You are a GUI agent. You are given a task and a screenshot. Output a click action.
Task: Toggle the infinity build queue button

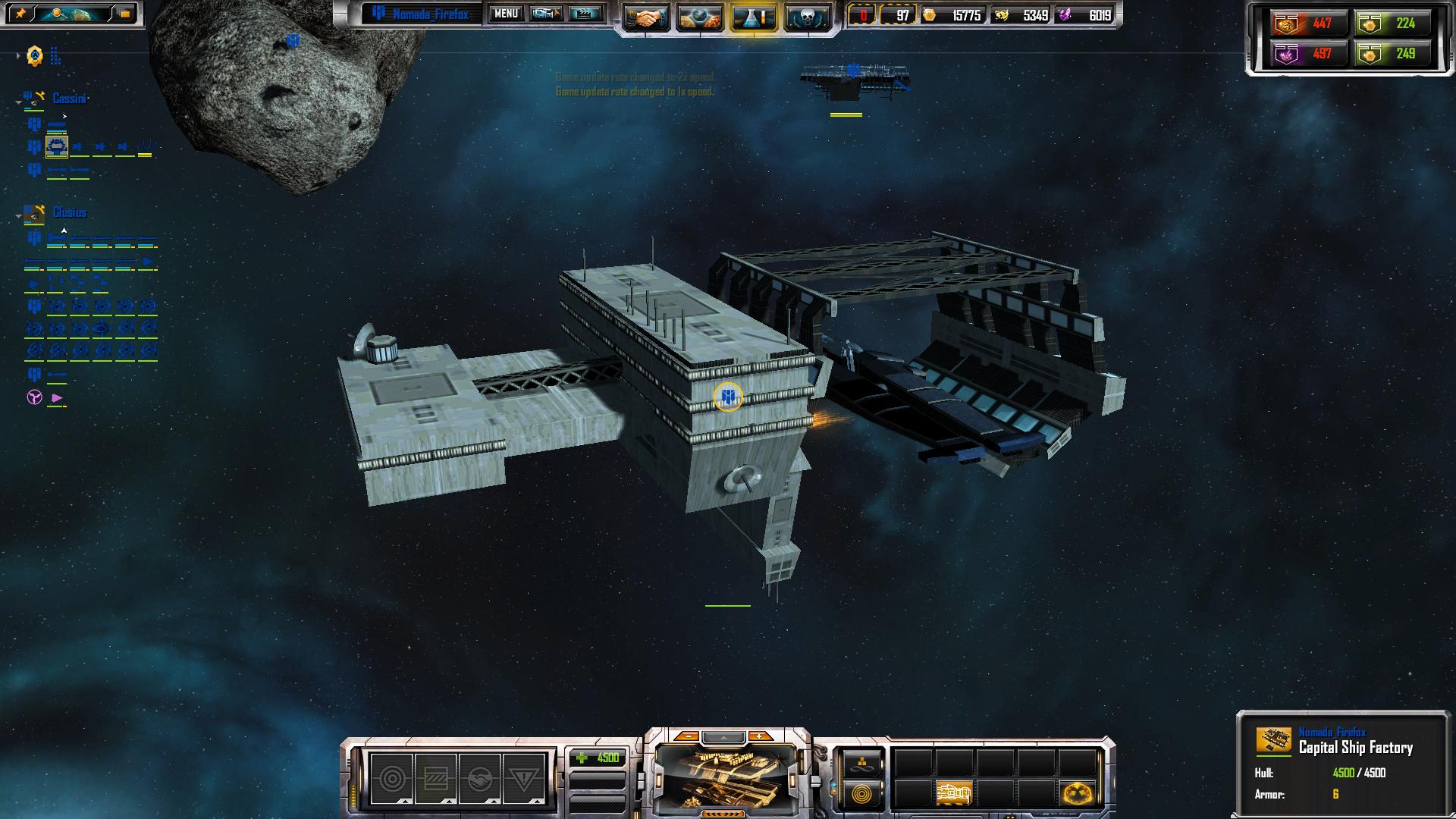tap(862, 764)
